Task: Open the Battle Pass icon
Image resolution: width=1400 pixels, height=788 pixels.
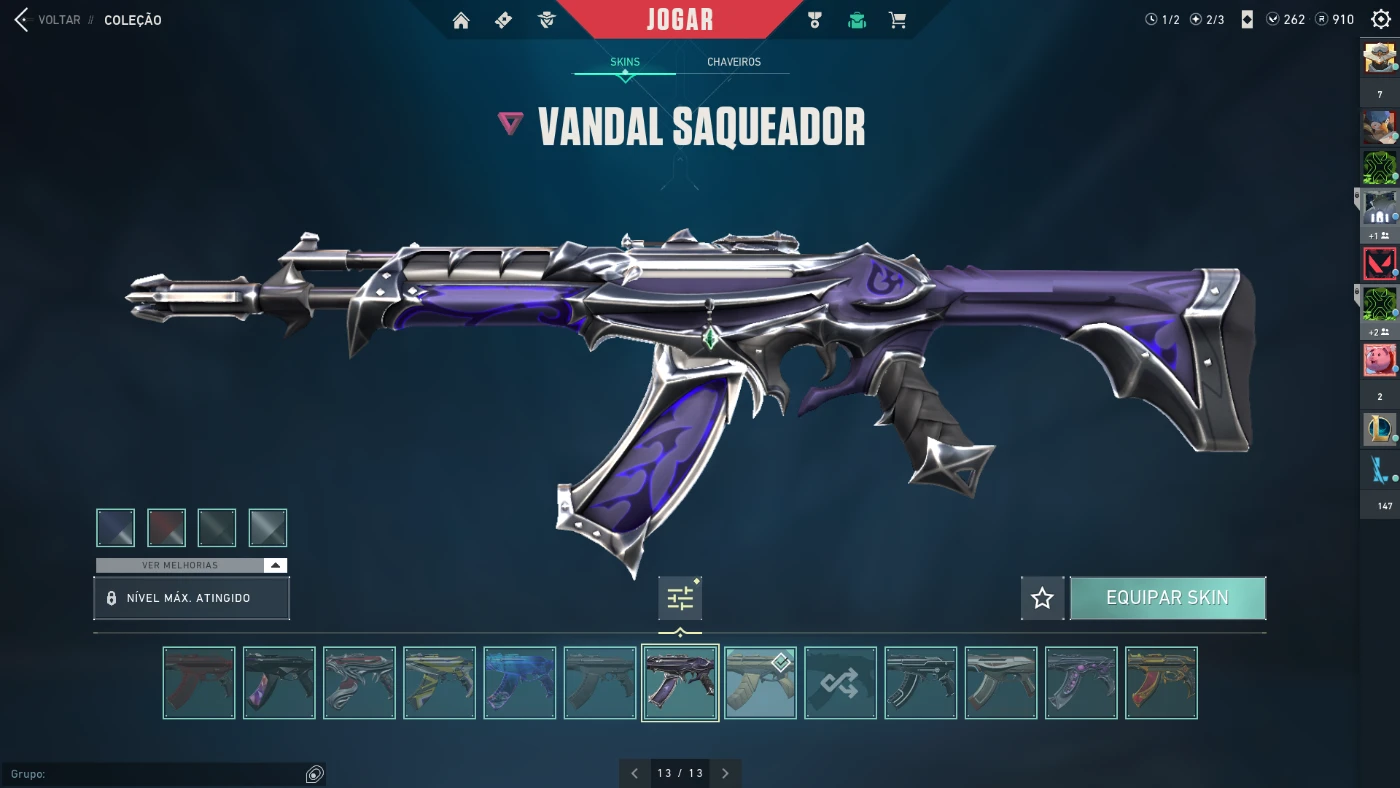Action: [503, 19]
